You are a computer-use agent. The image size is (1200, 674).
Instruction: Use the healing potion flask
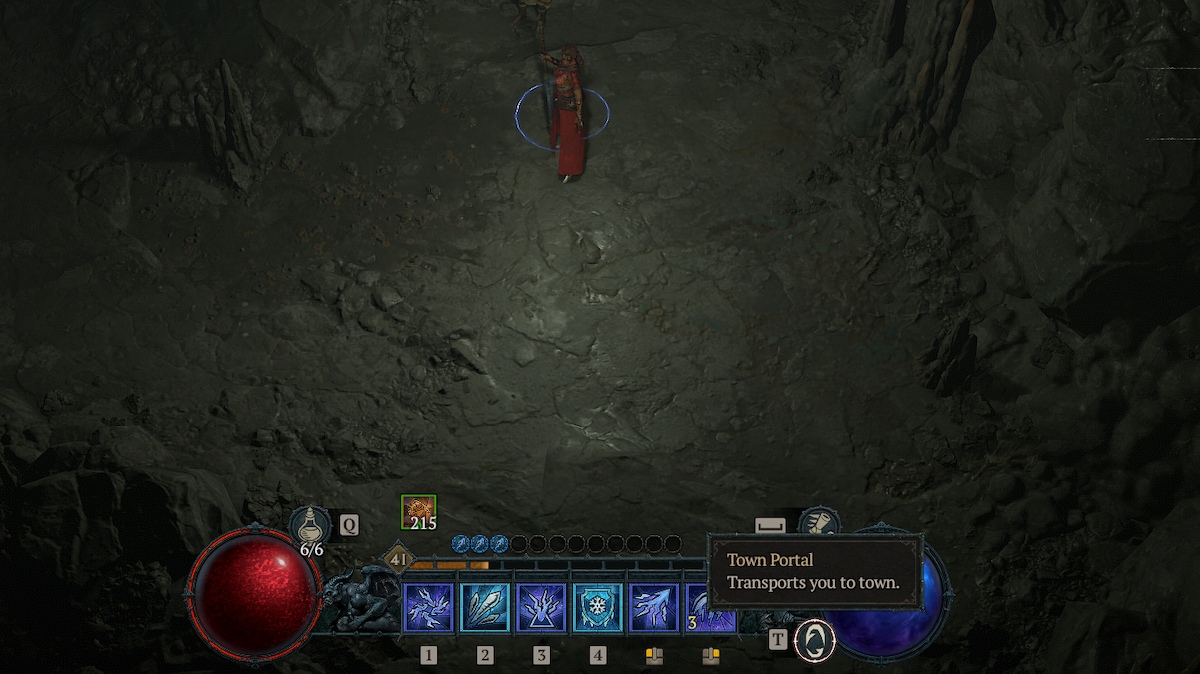(x=310, y=524)
